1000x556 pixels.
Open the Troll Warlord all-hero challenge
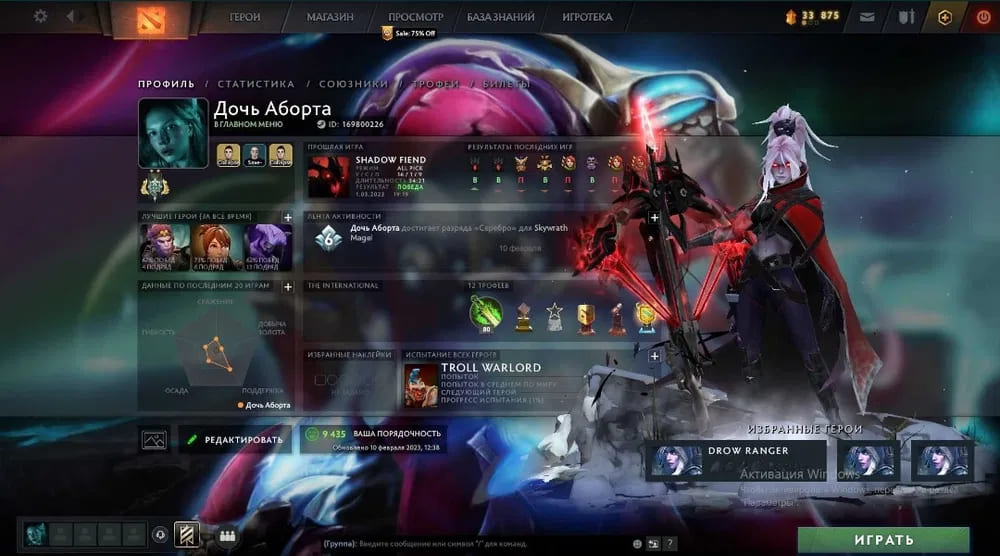pos(490,380)
